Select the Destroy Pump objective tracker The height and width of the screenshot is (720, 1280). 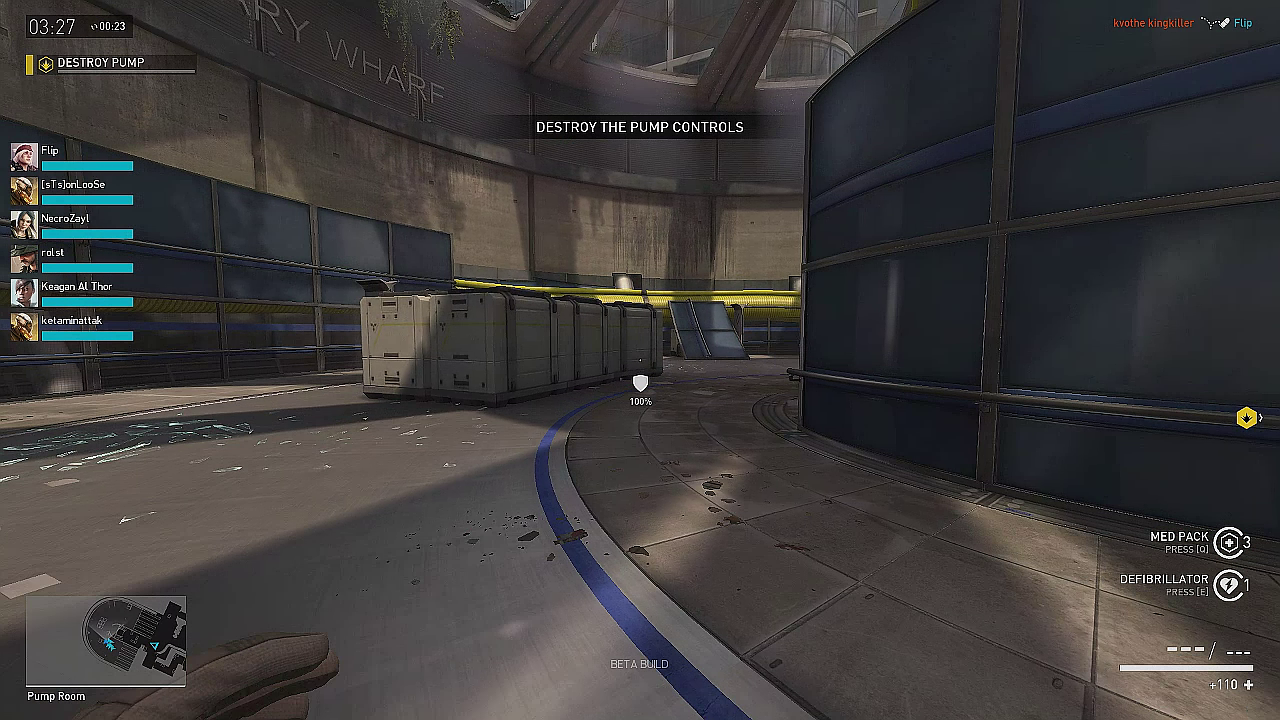click(x=112, y=64)
